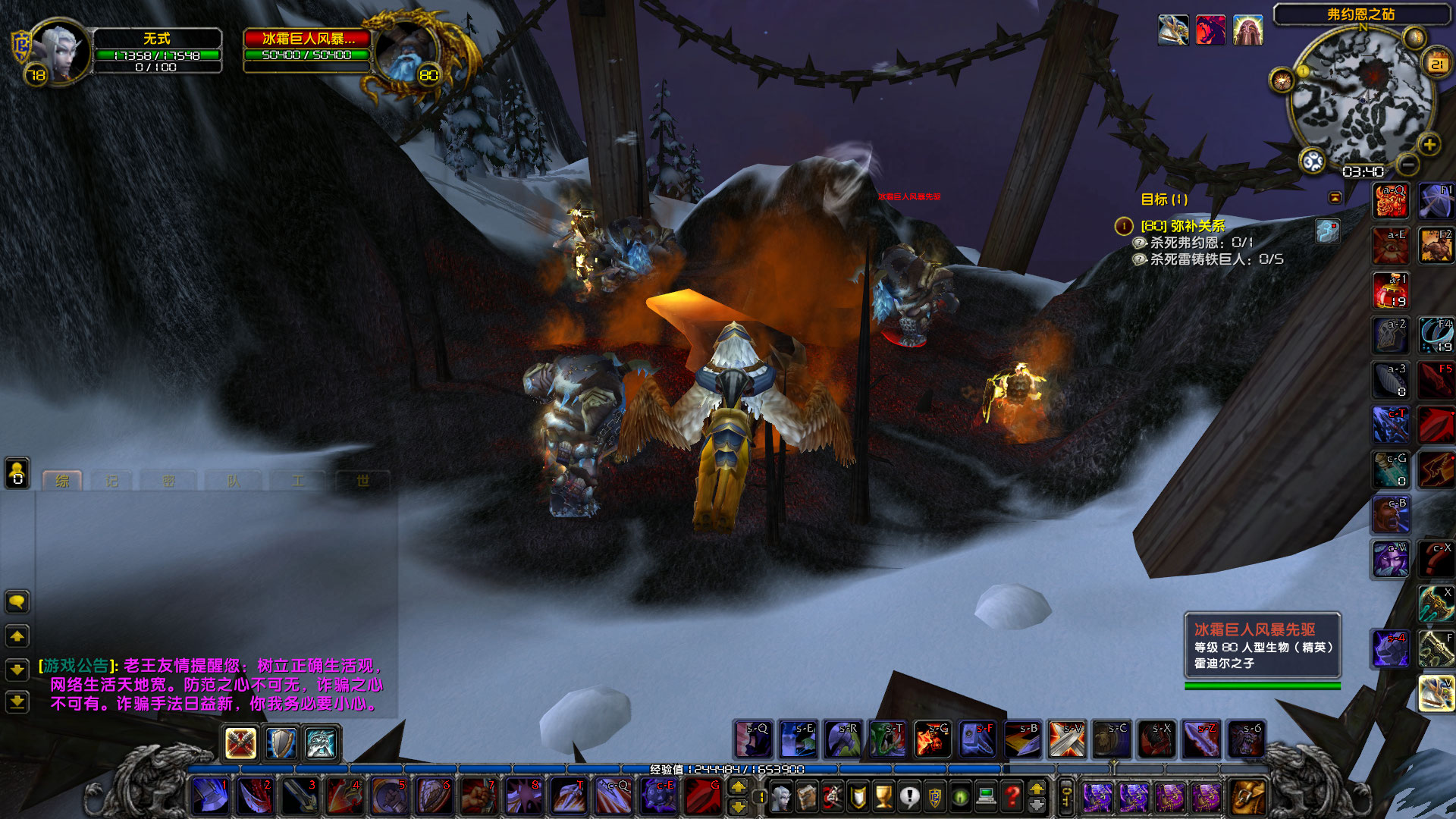Switch to the 世 chat tab

point(362,480)
